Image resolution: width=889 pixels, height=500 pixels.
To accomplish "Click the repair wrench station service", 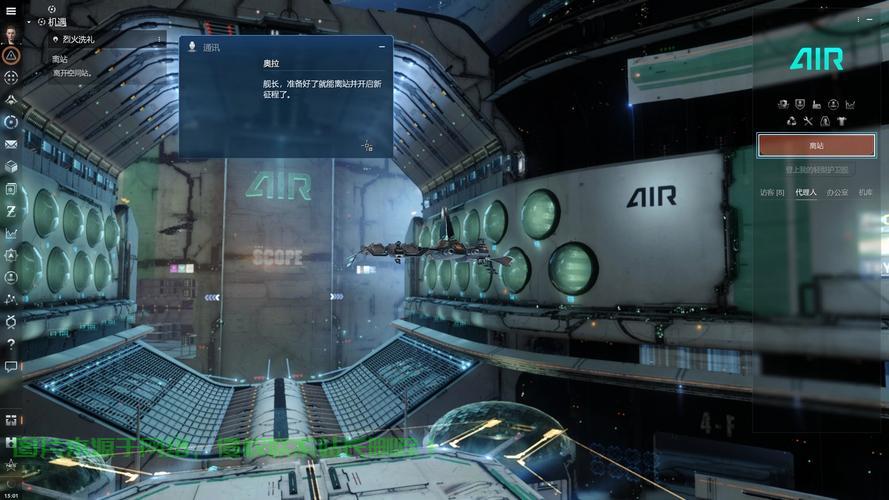I will pos(808,121).
